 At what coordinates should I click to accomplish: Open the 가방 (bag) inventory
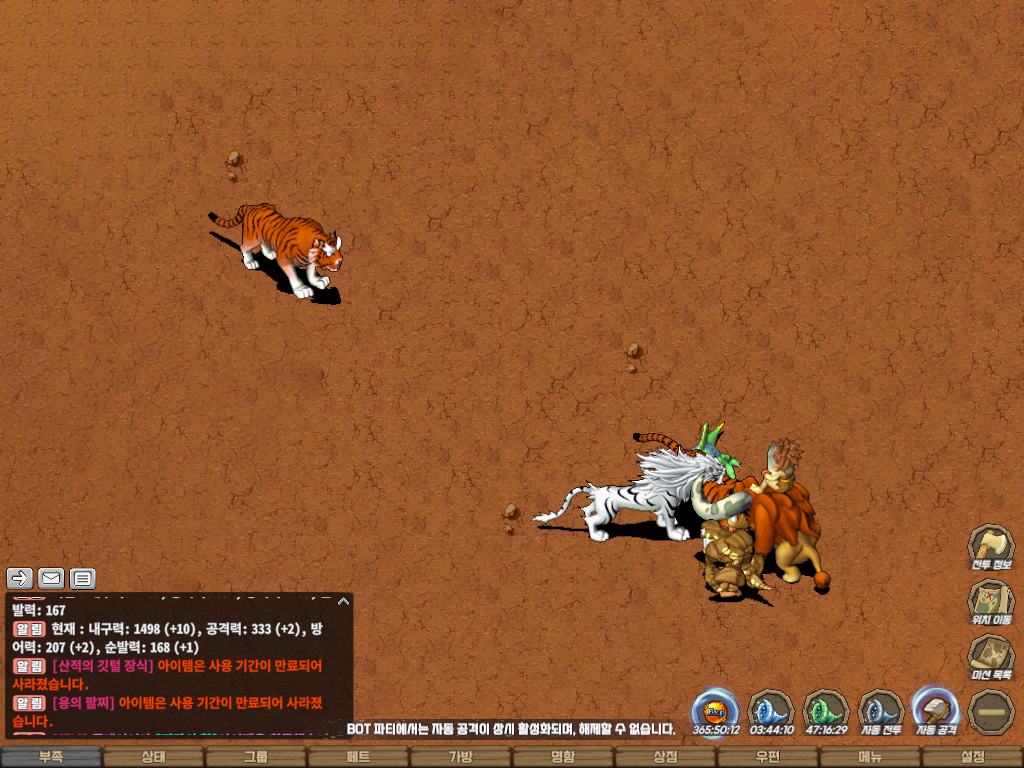[x=460, y=757]
